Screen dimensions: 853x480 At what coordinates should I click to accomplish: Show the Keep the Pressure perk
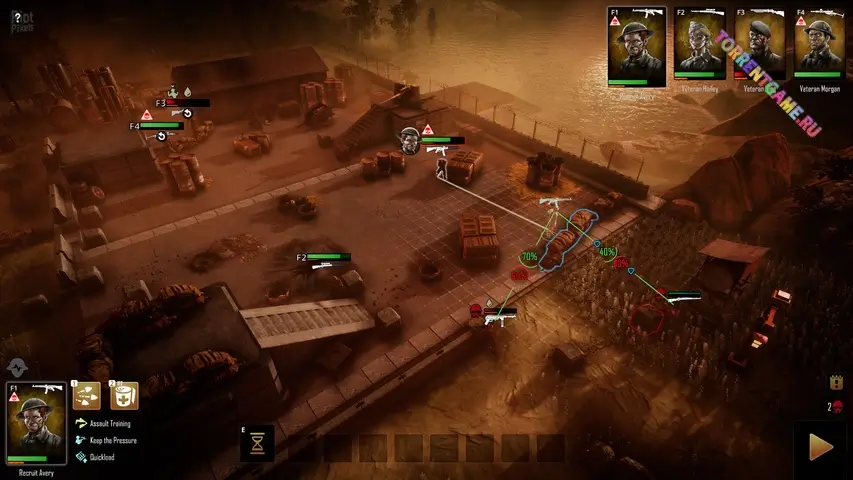click(112, 440)
